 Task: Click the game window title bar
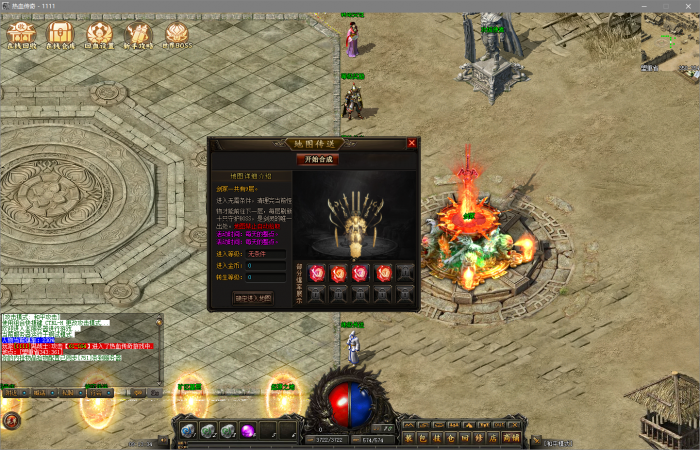350,6
